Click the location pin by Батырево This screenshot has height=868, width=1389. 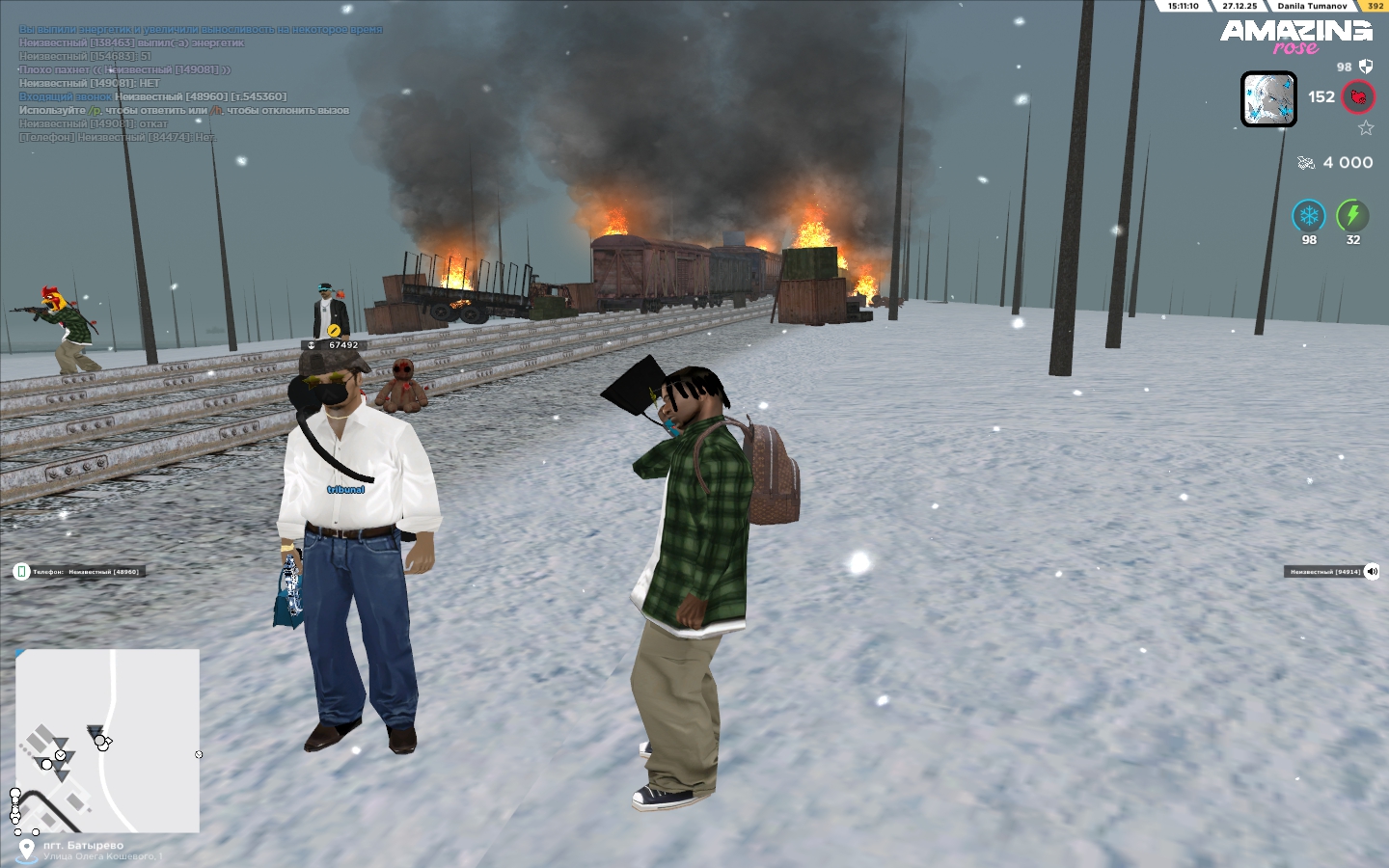[26, 850]
